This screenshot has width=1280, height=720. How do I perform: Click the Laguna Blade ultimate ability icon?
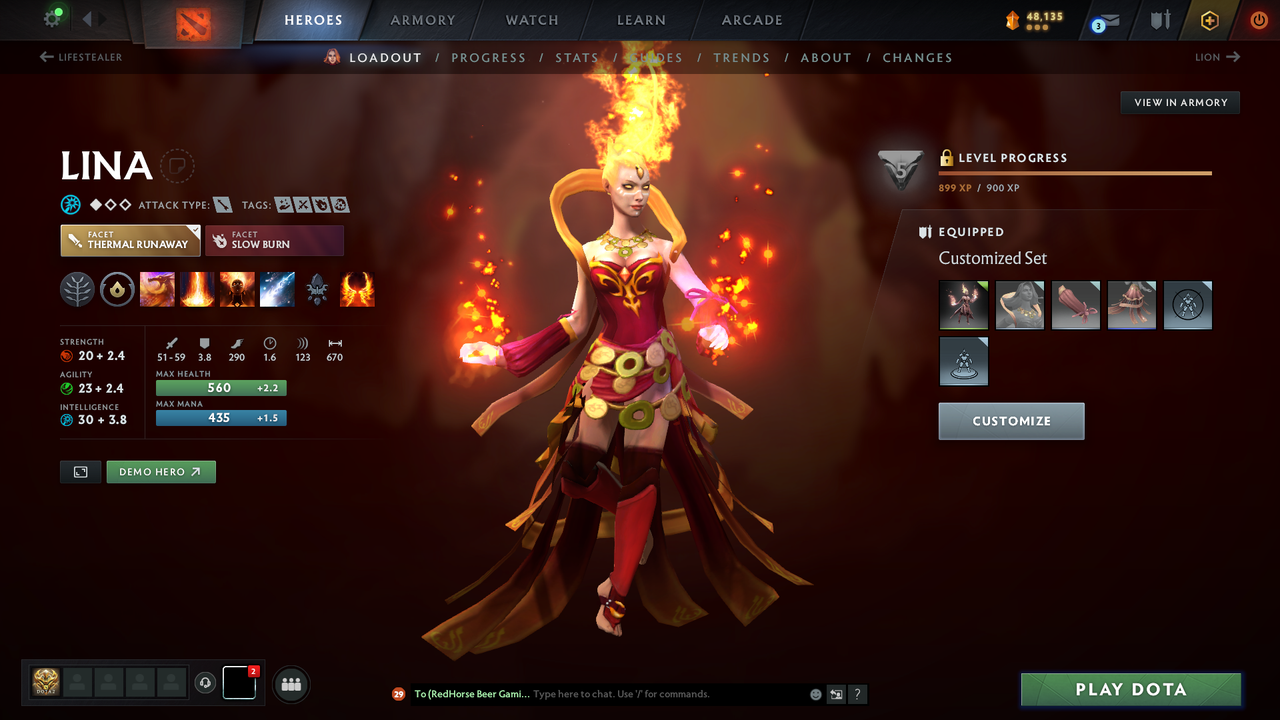pyautogui.click(x=277, y=289)
